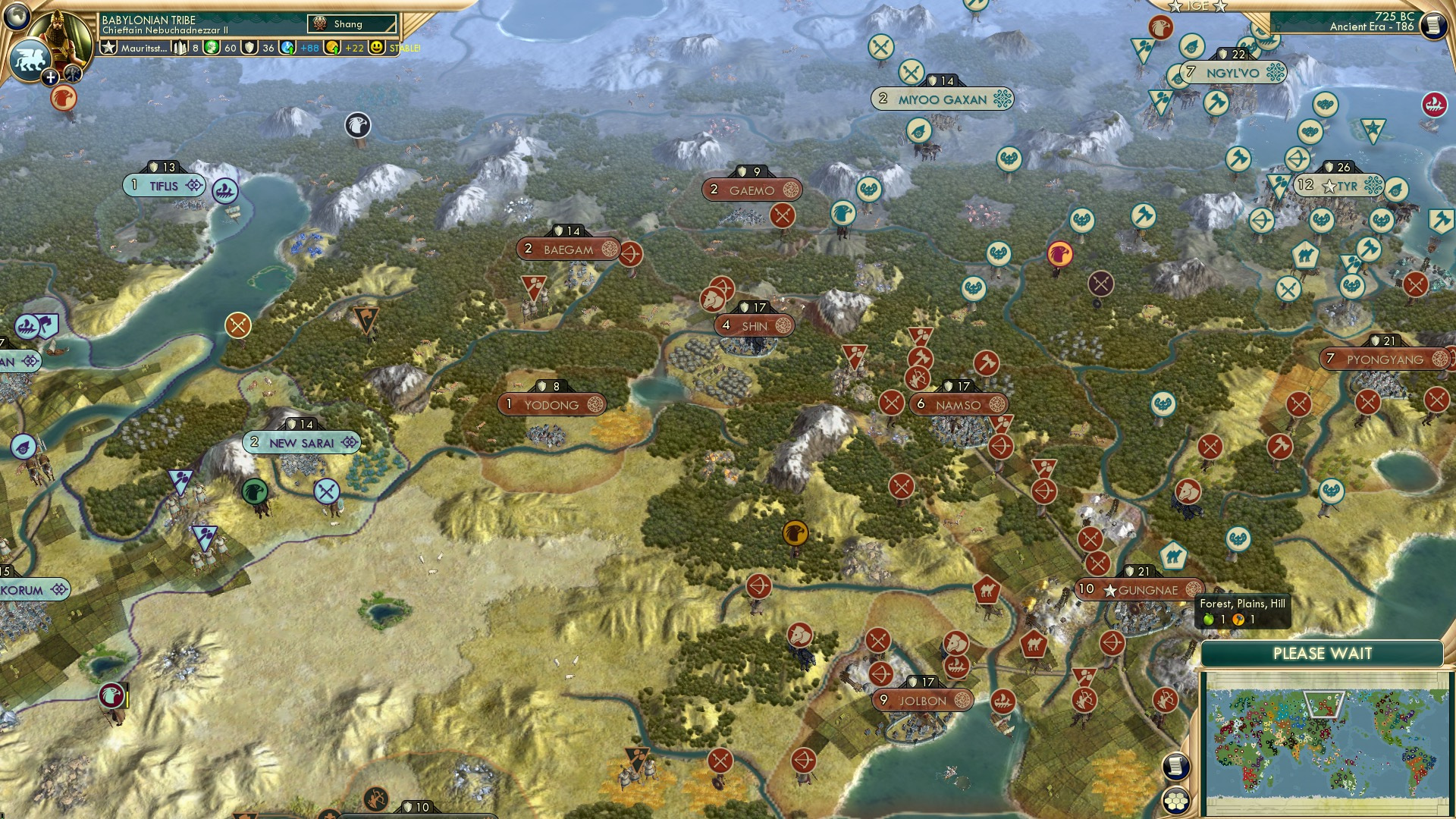Select the Babylonian winged lion emblem
Image resolution: width=1456 pixels, height=819 pixels.
[x=30, y=61]
